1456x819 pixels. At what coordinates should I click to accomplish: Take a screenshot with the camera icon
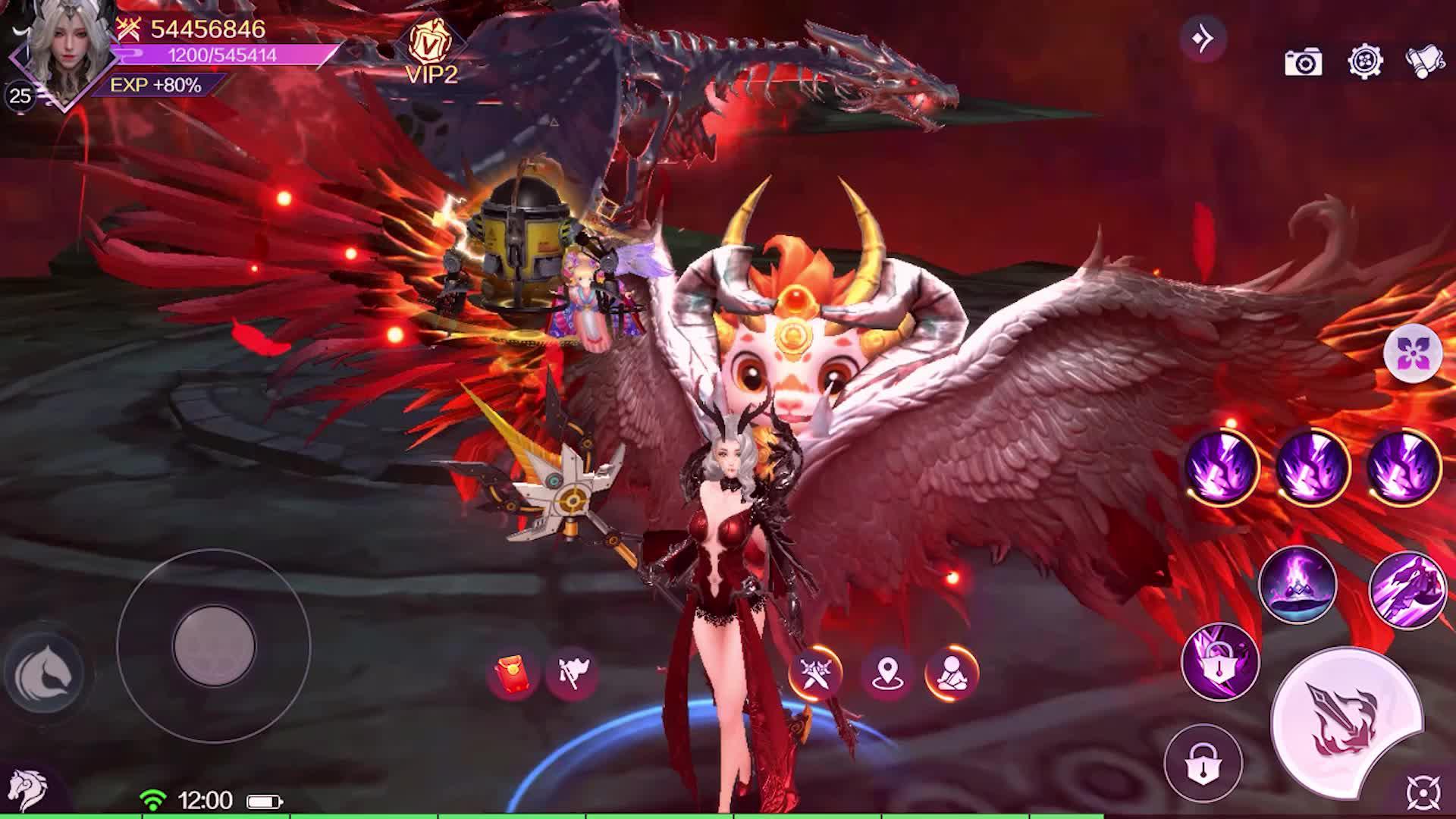click(1303, 62)
